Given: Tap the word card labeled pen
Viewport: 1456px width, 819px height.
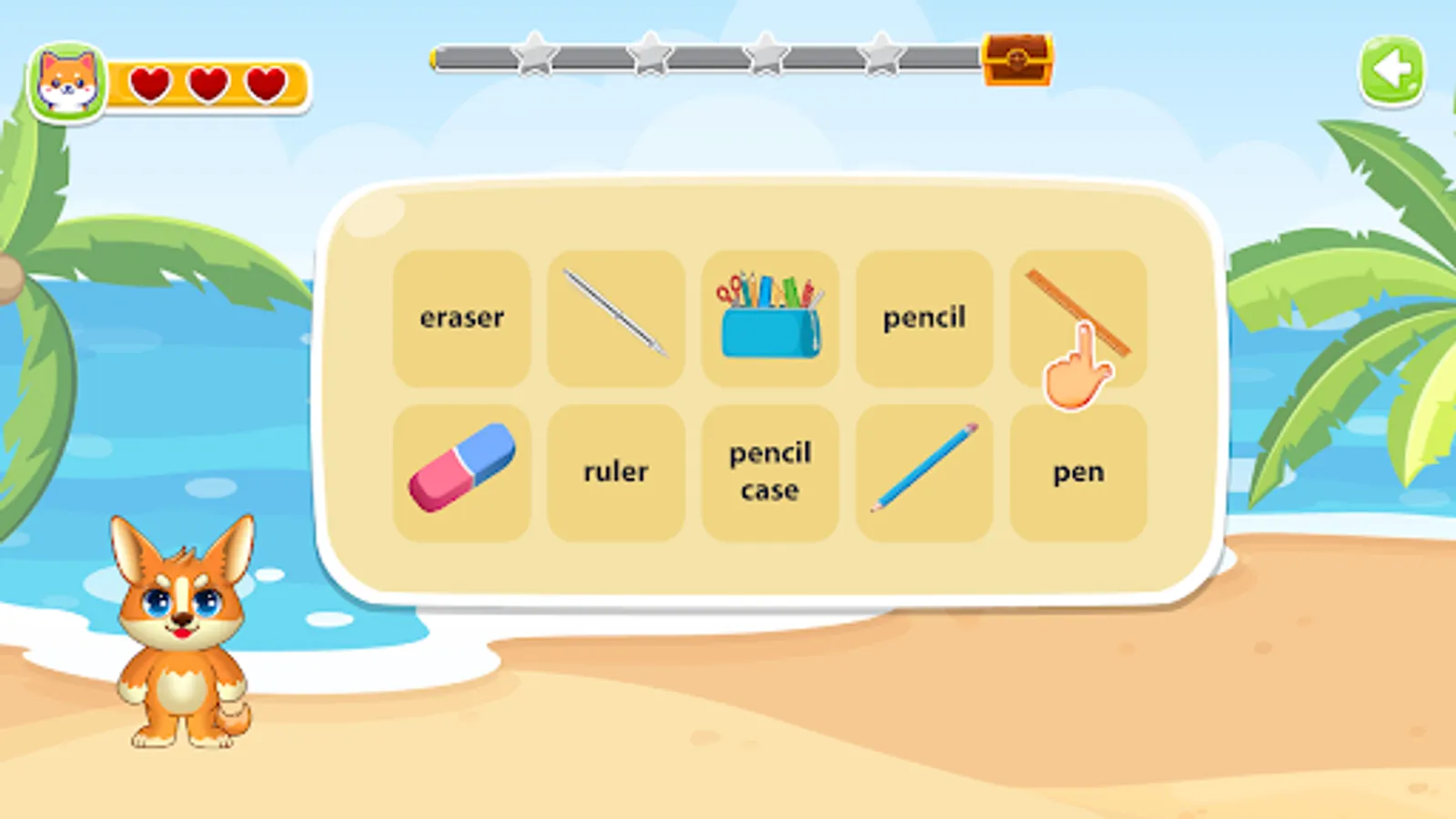Looking at the screenshot, I should [x=1078, y=470].
